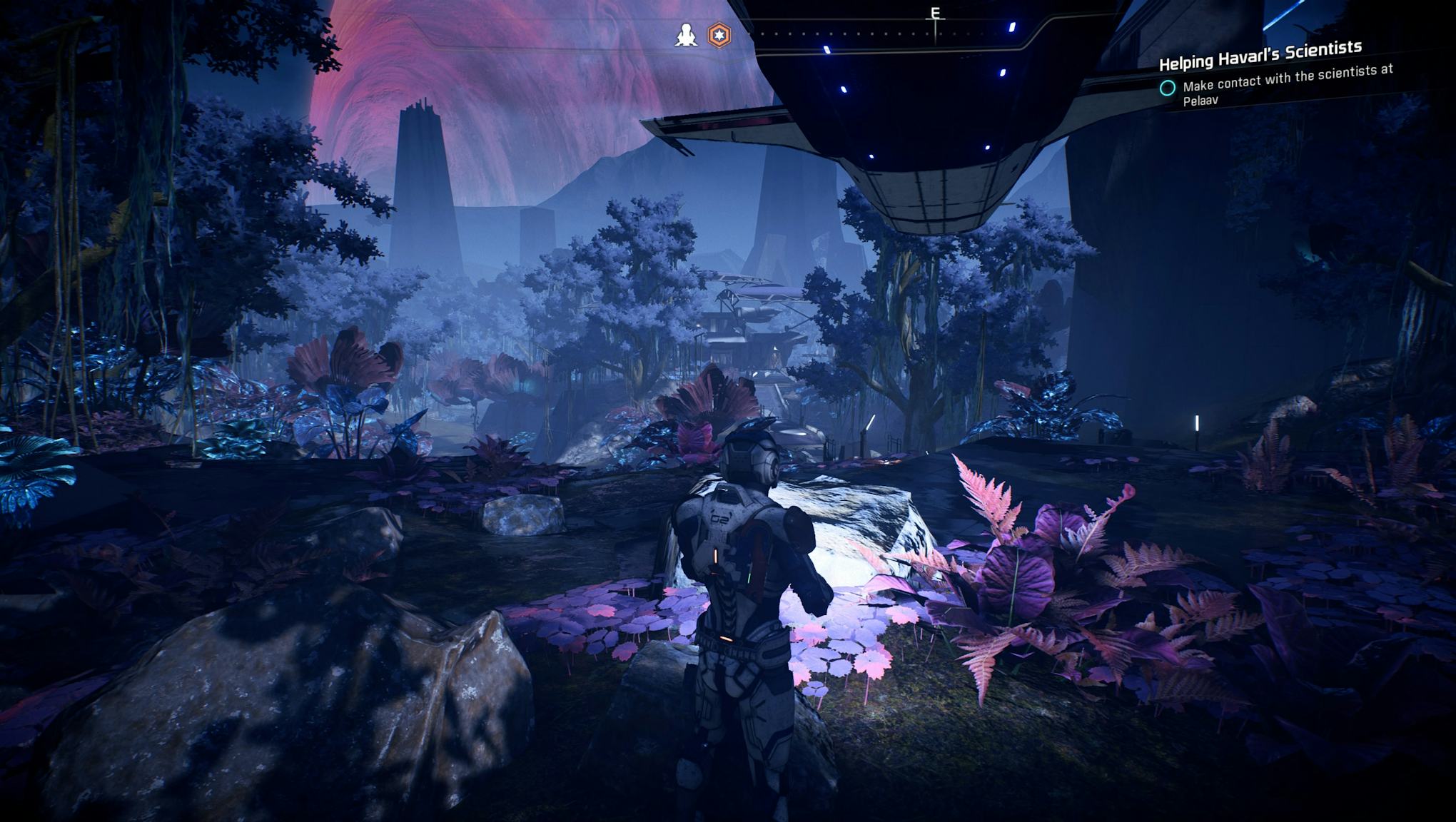The height and width of the screenshot is (822, 1456).
Task: Click the E heading marker on the compass
Action: point(935,11)
